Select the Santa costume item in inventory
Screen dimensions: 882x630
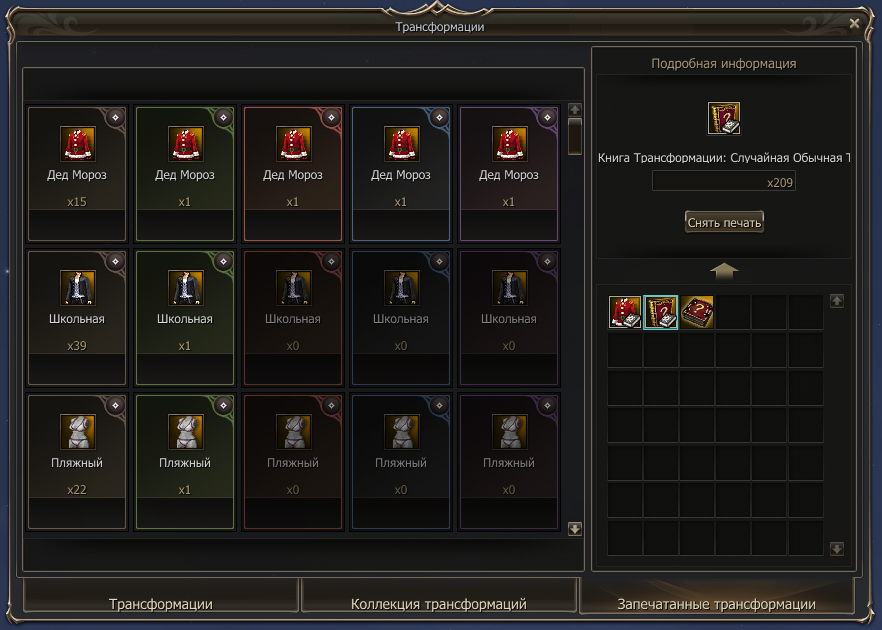click(x=625, y=312)
